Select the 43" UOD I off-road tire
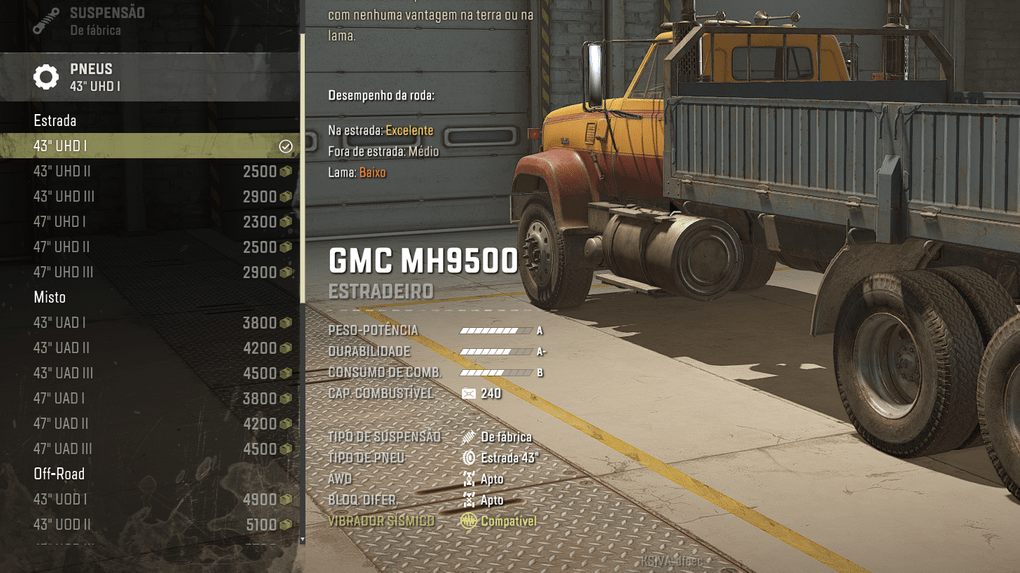 coord(150,499)
